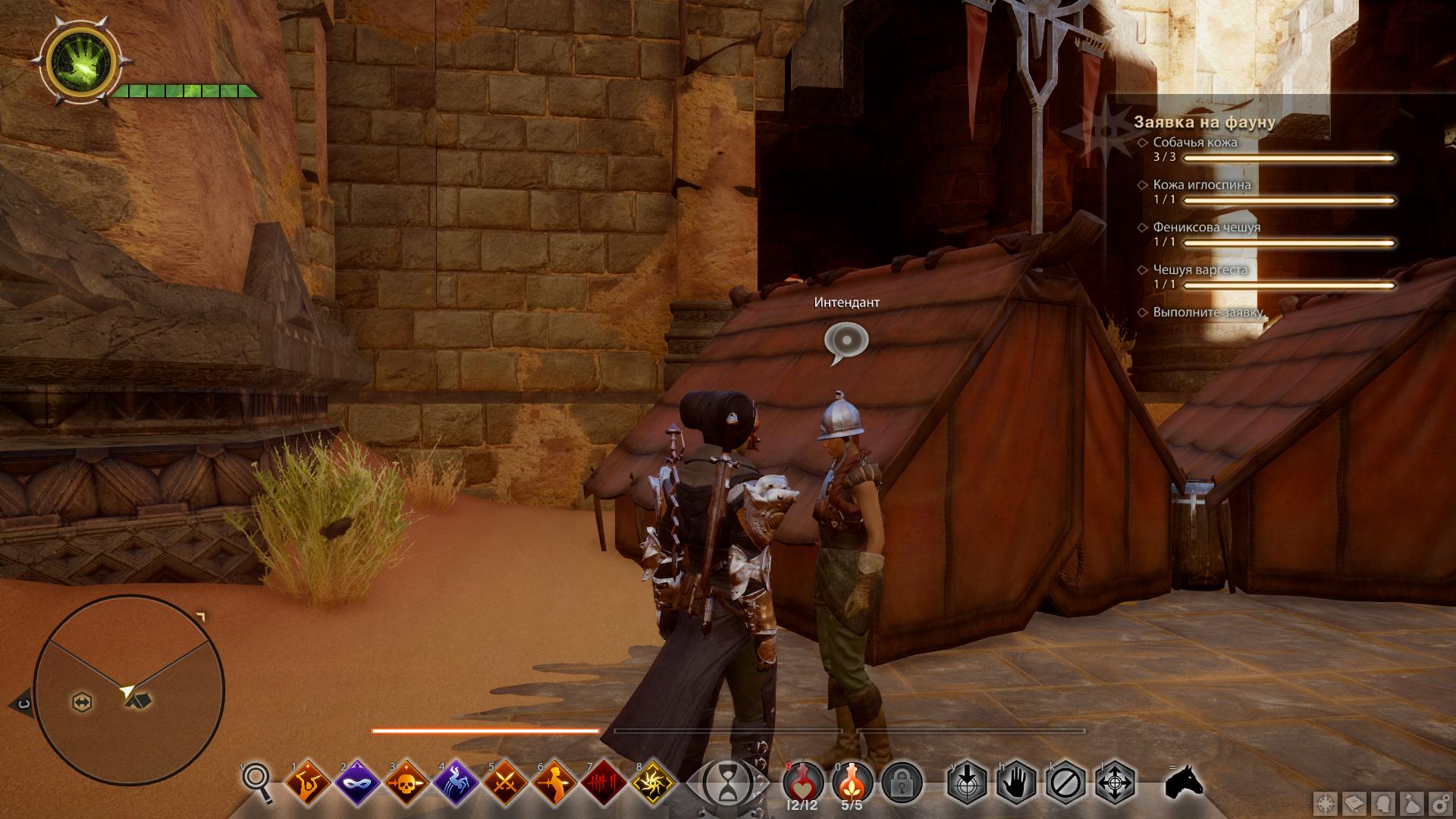Open the journal book icon
This screenshot has height=819, width=1456.
click(1355, 803)
